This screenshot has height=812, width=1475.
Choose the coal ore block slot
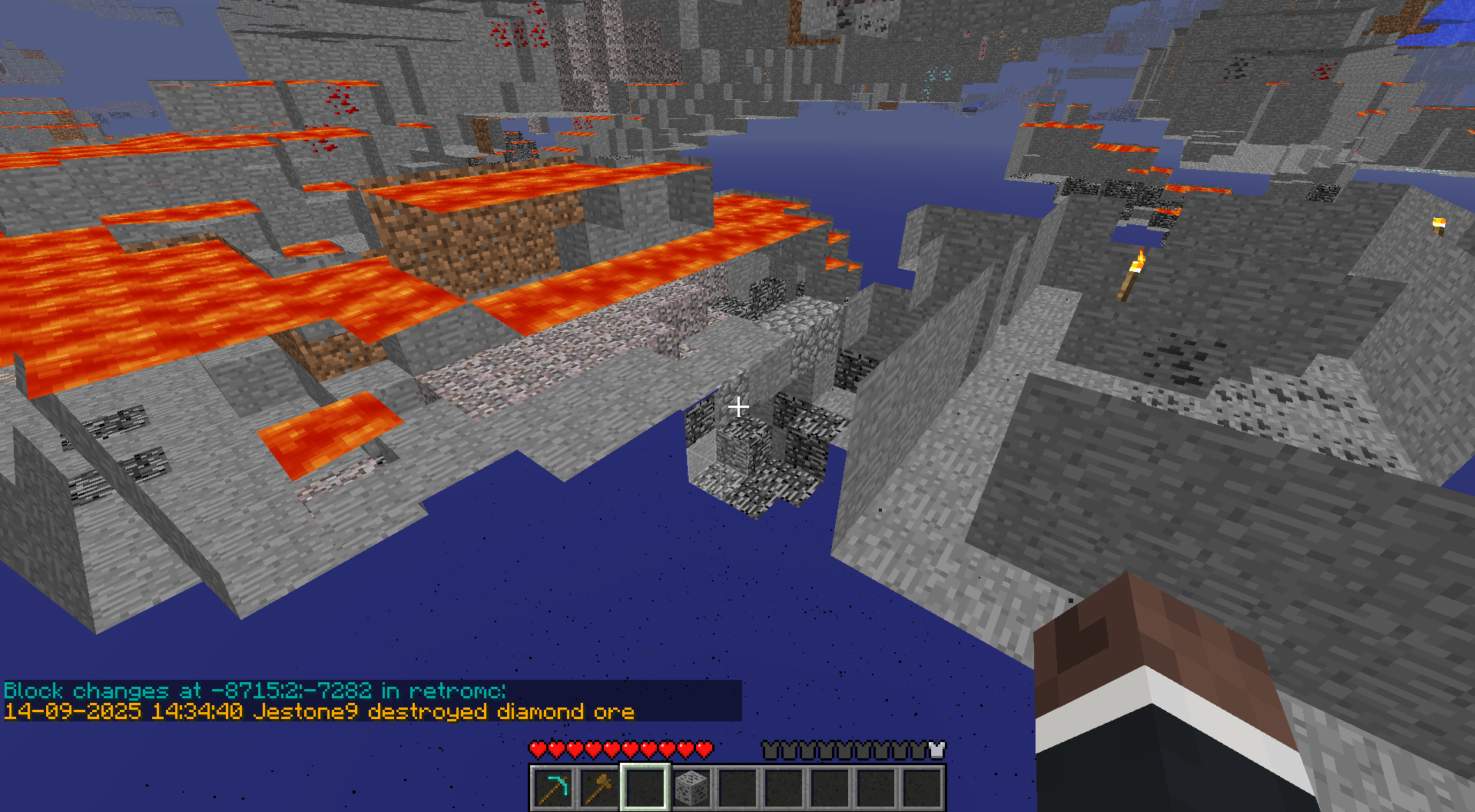(x=691, y=788)
